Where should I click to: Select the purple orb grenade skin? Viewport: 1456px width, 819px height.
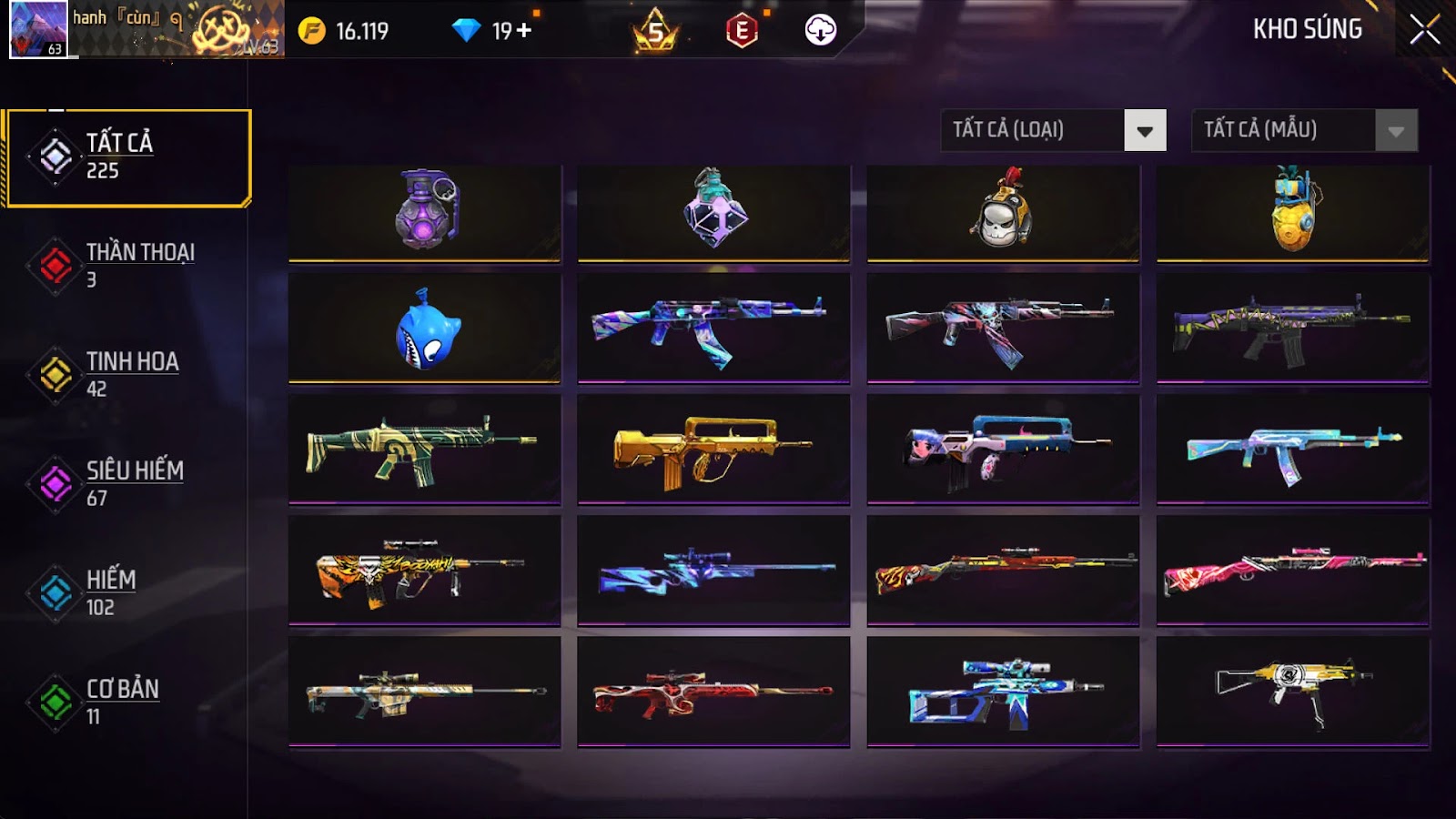pyautogui.click(x=425, y=213)
